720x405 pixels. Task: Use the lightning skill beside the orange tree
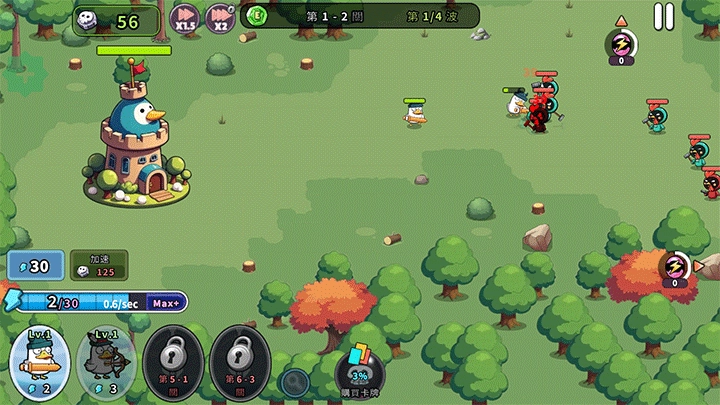coord(675,267)
